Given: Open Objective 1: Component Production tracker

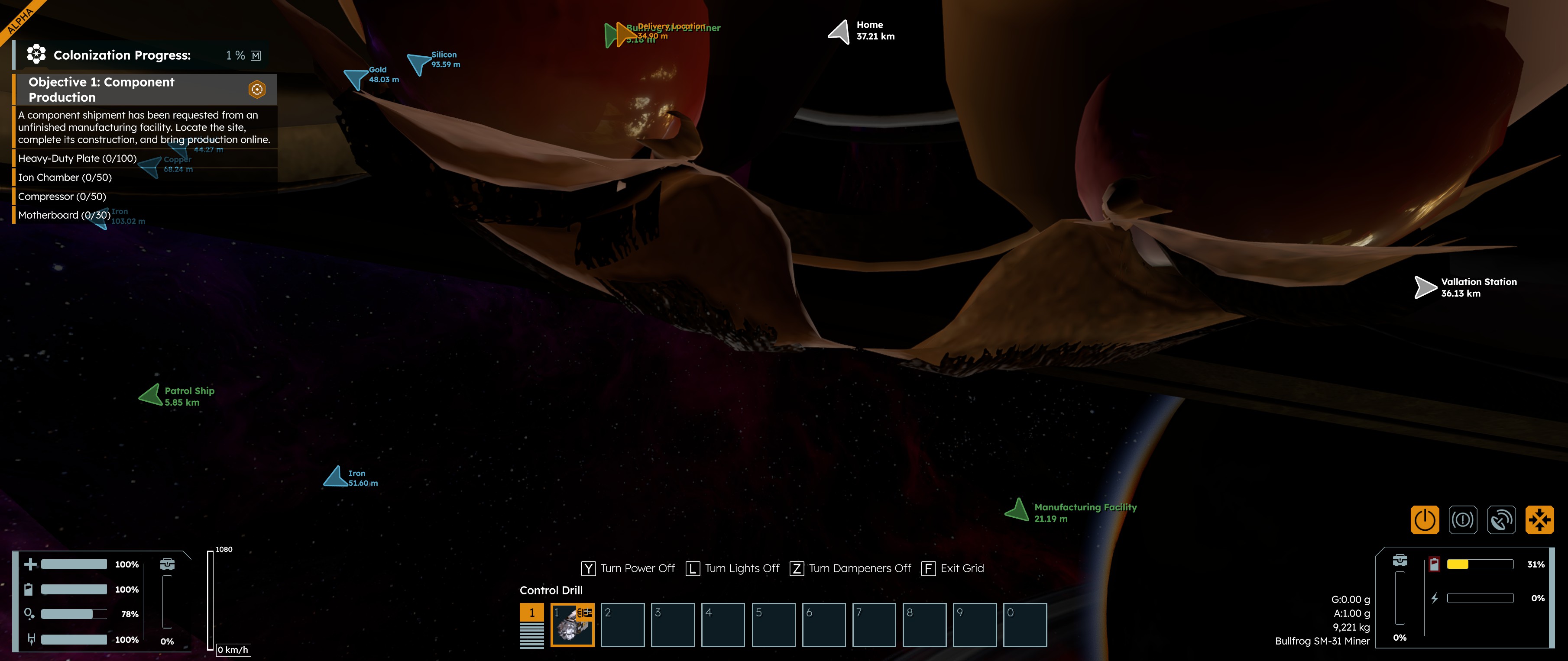Looking at the screenshot, I should [x=101, y=90].
